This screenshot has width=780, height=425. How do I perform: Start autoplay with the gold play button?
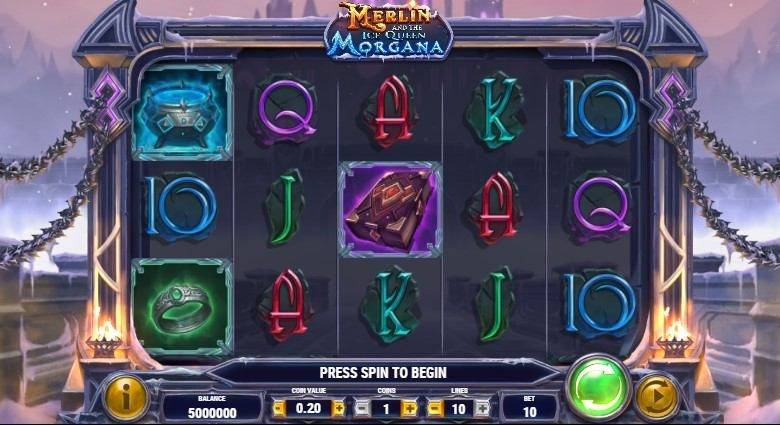pyautogui.click(x=657, y=397)
